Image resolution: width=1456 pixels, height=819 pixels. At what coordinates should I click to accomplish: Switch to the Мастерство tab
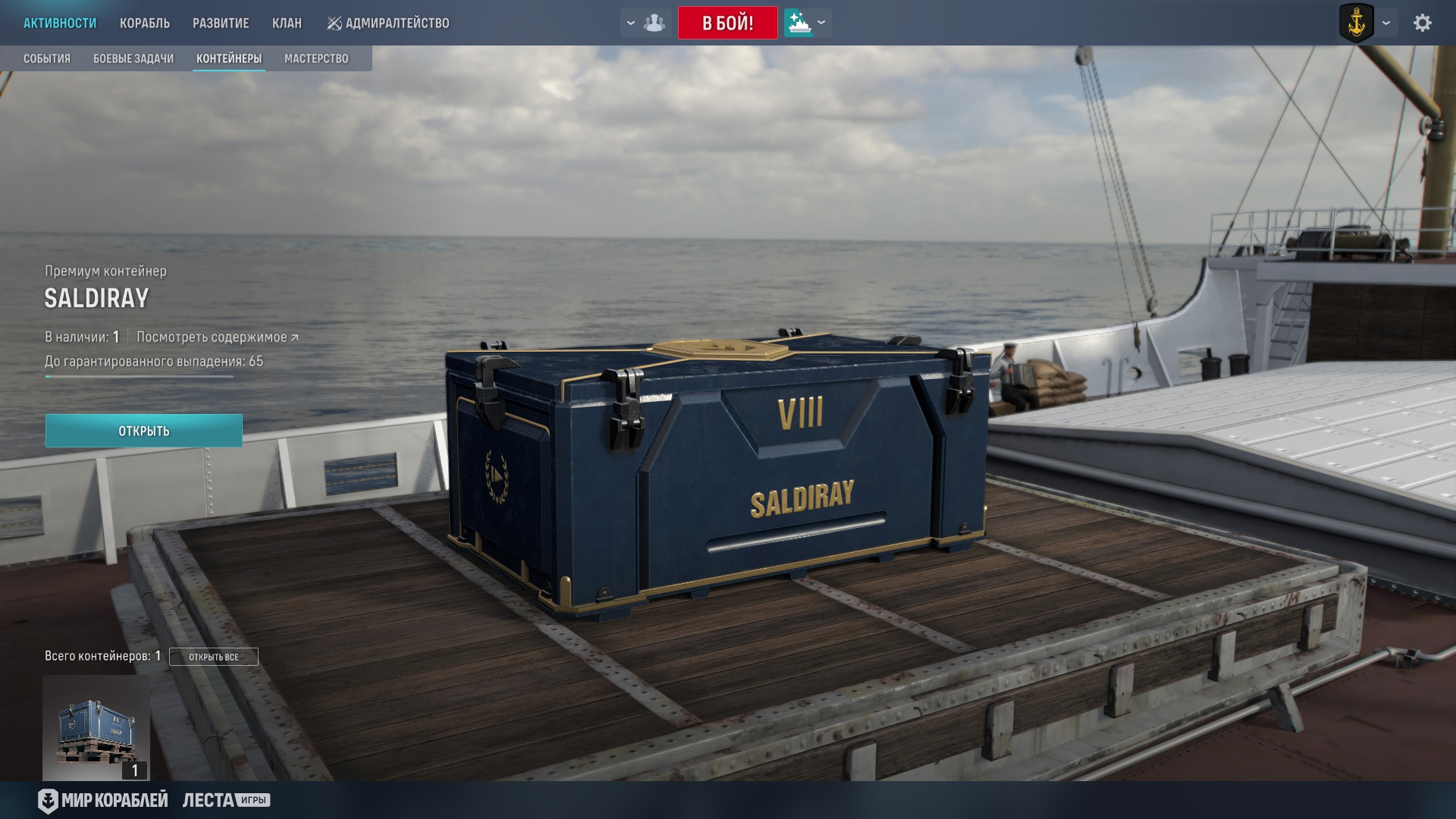(x=316, y=59)
